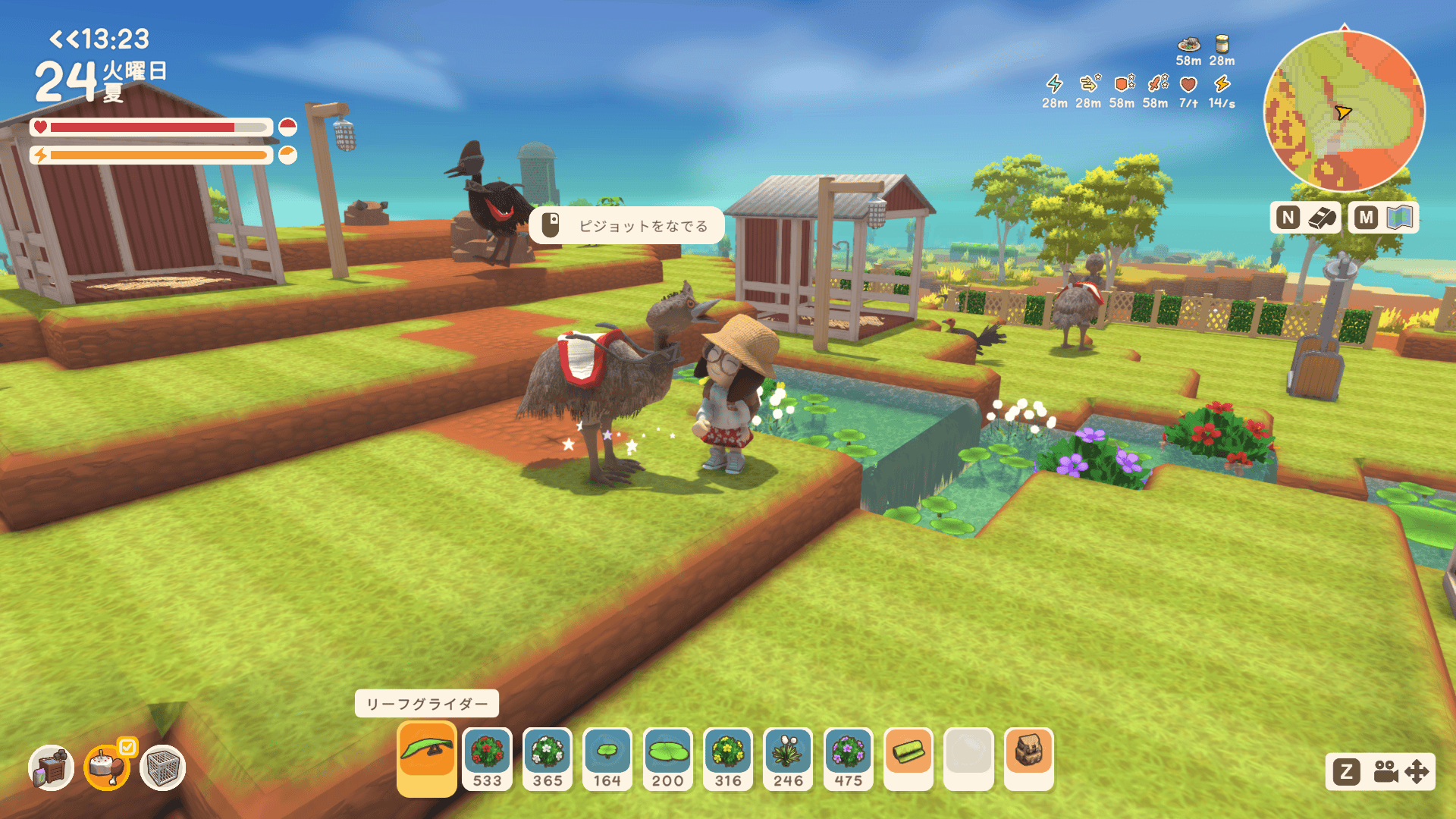The height and width of the screenshot is (819, 1456).
Task: Choose the rolled grass turf slot
Action: click(x=908, y=754)
